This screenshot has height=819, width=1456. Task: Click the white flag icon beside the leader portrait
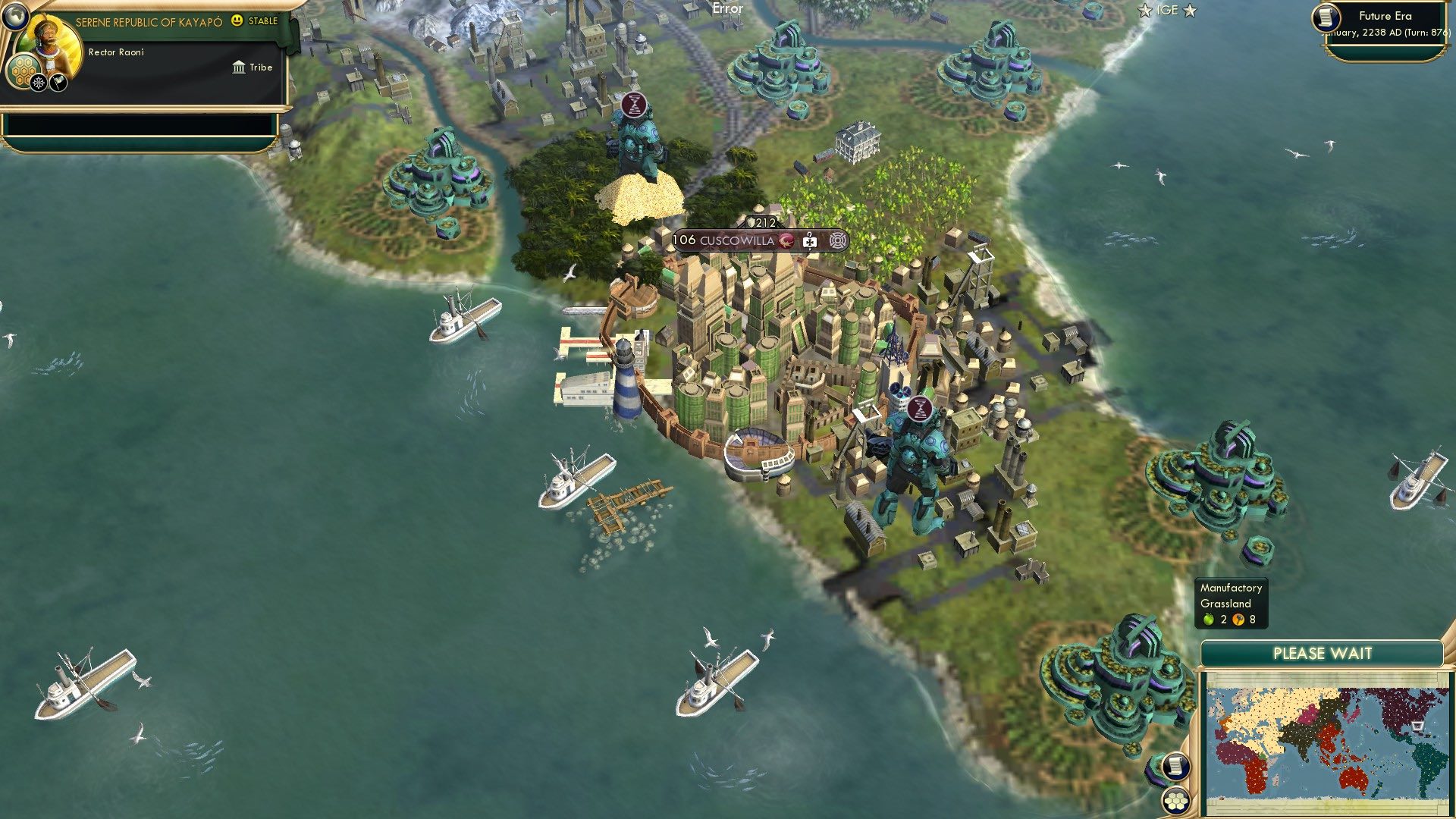[58, 80]
